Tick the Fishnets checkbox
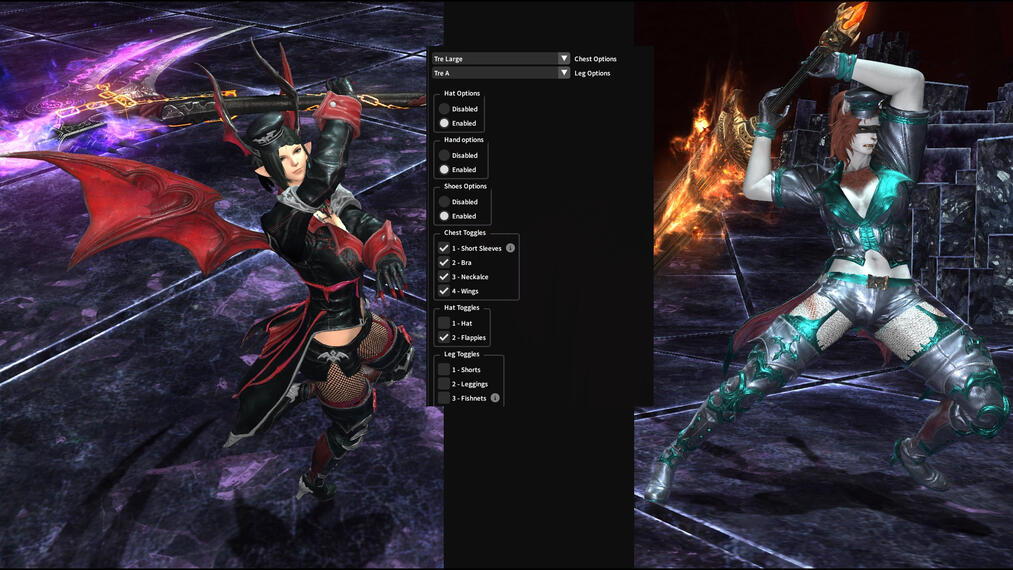The image size is (1013, 570). (x=444, y=398)
